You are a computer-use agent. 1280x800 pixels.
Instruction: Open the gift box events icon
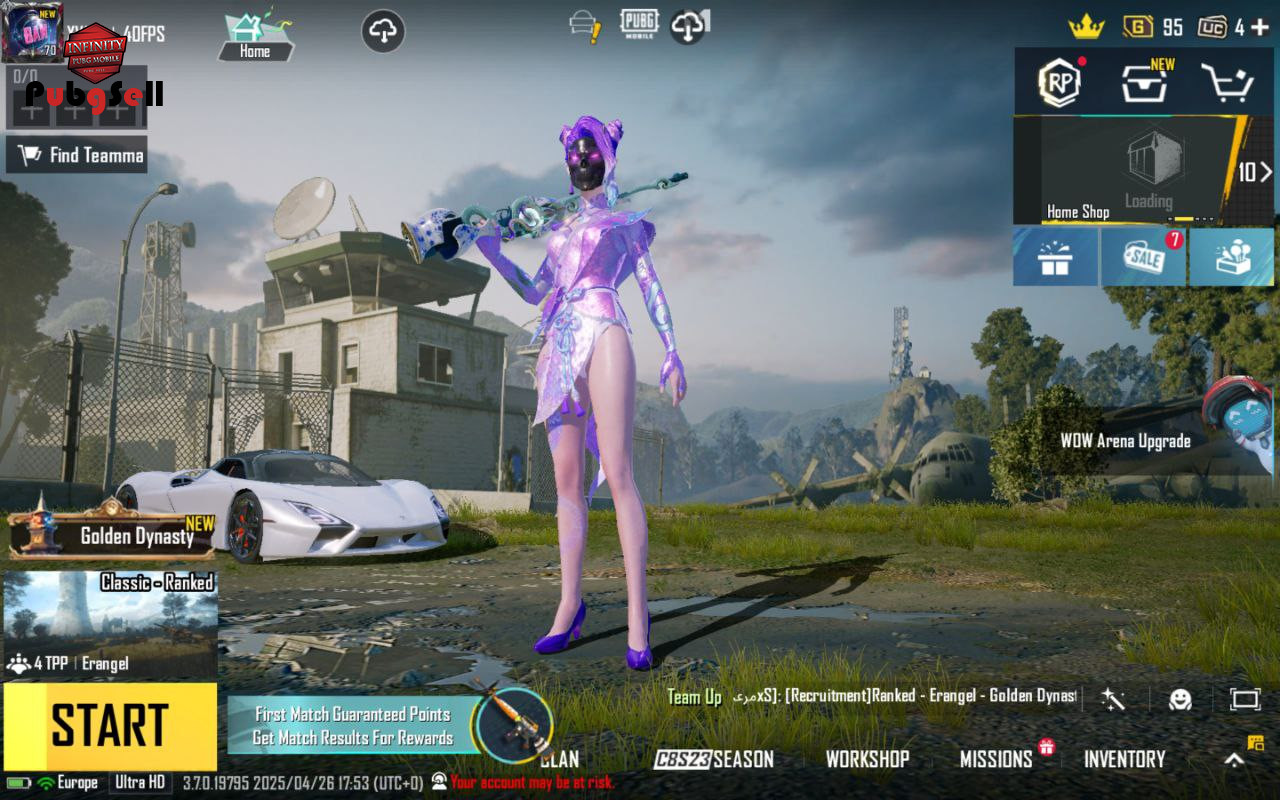[x=1054, y=257]
